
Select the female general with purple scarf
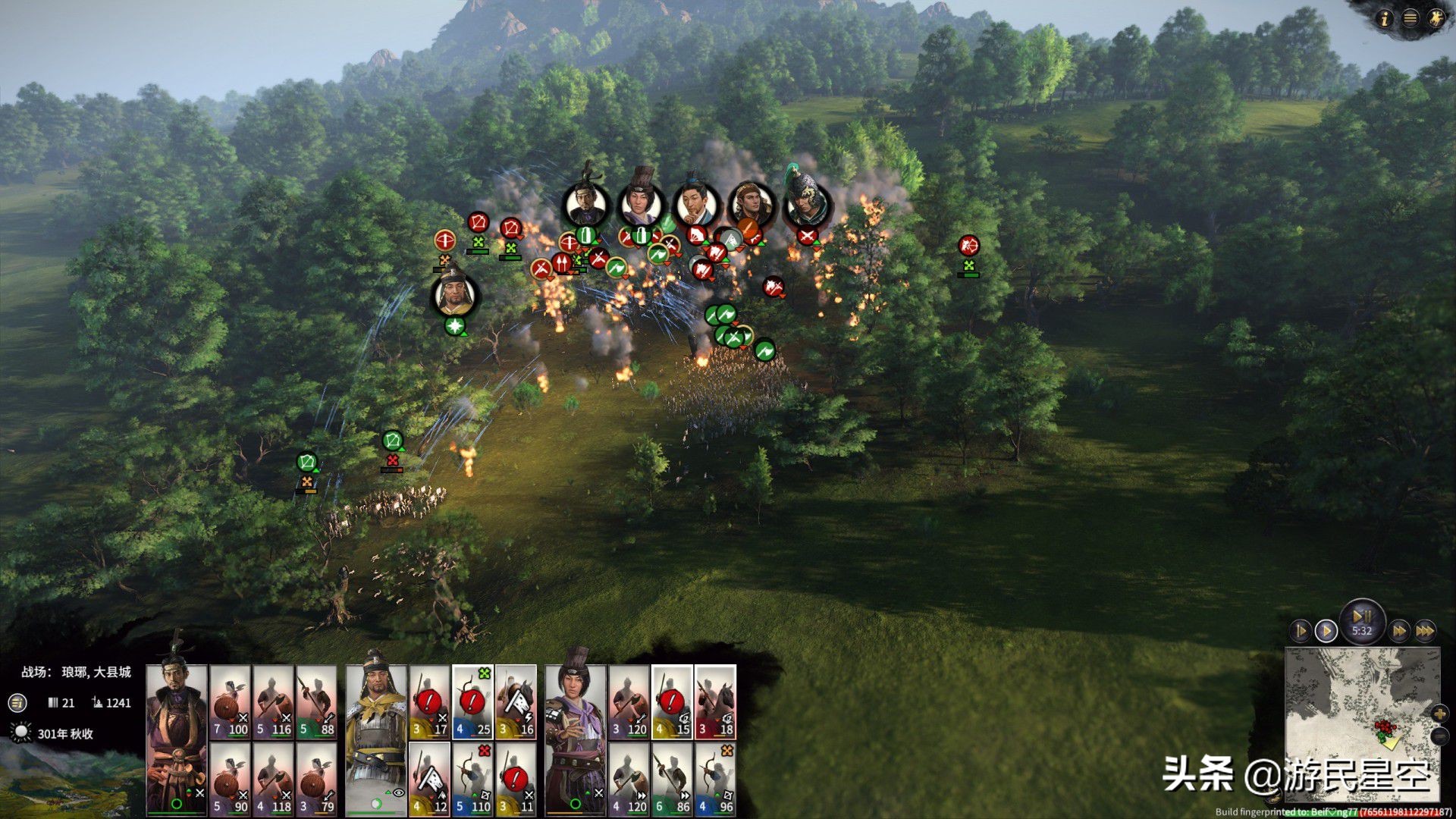pyautogui.click(x=575, y=739)
